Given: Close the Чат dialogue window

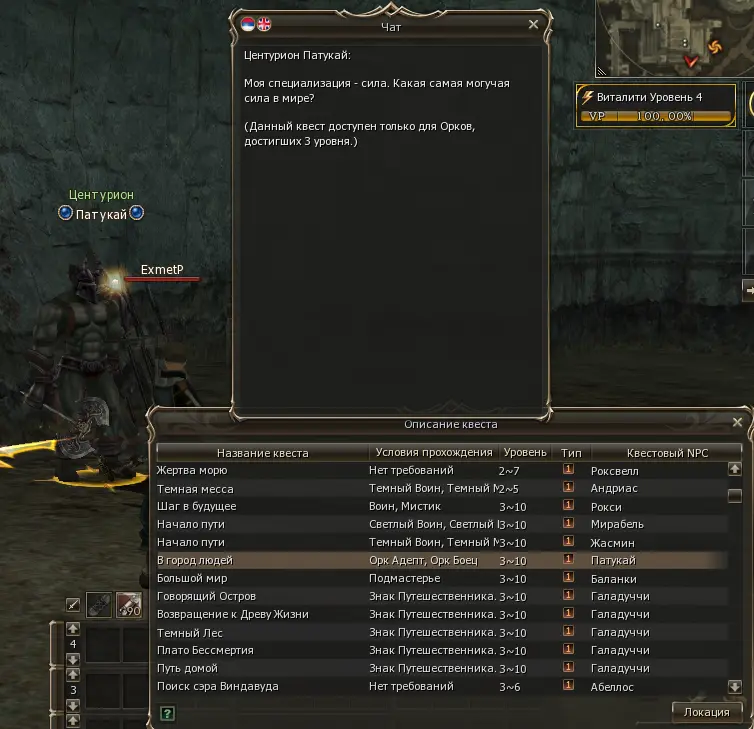Looking at the screenshot, I should (x=533, y=25).
